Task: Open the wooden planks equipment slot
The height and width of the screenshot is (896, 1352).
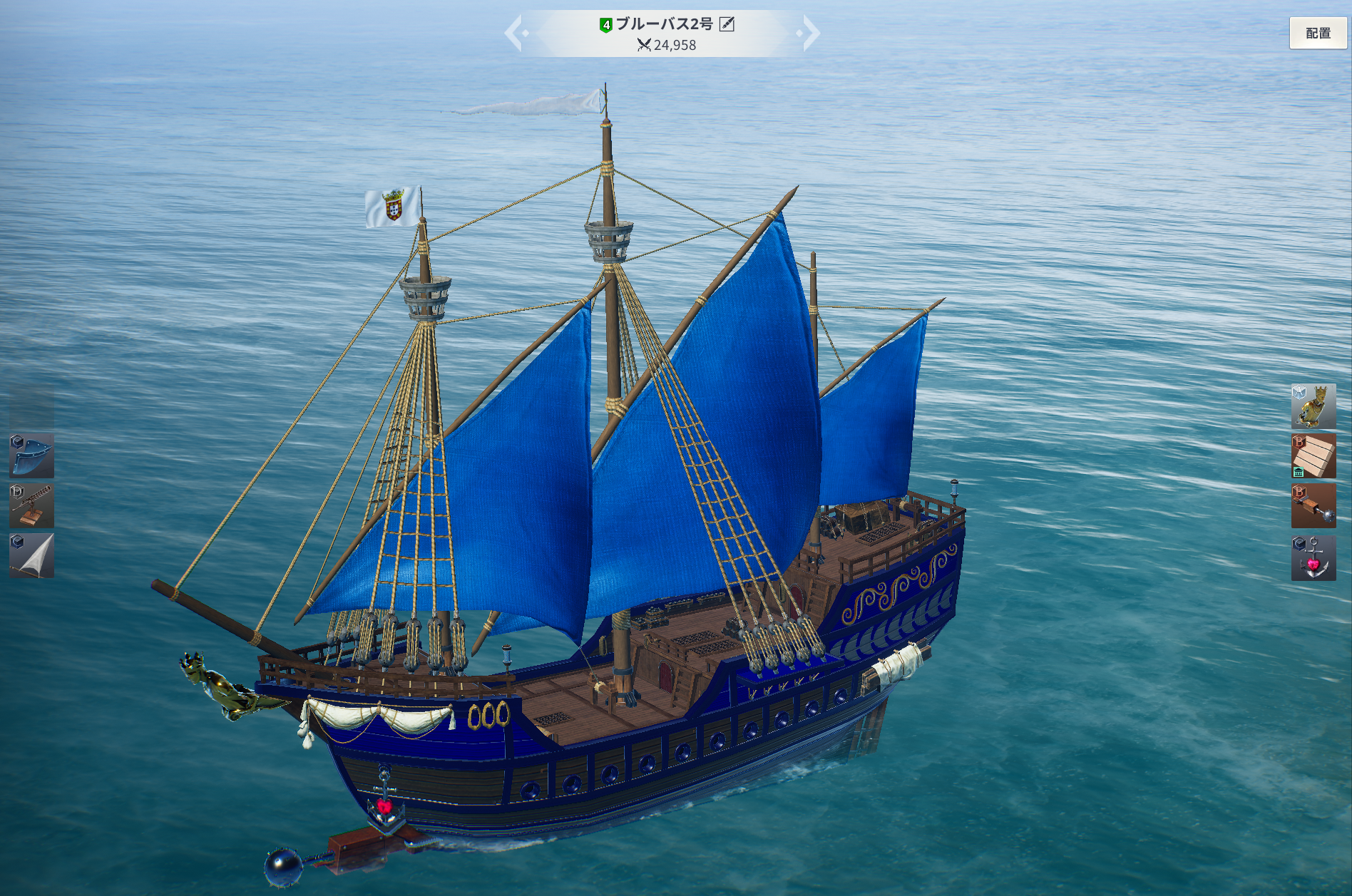Action: pyautogui.click(x=1313, y=456)
